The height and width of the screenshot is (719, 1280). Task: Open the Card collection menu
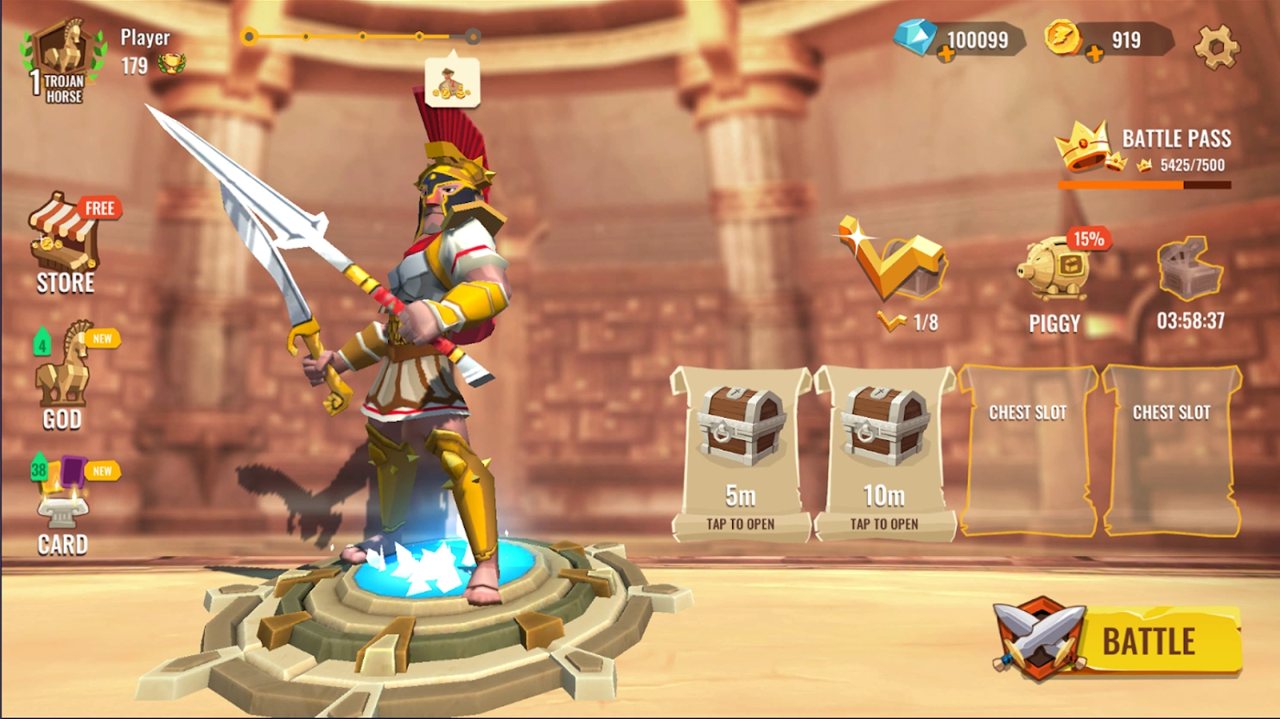click(x=63, y=507)
